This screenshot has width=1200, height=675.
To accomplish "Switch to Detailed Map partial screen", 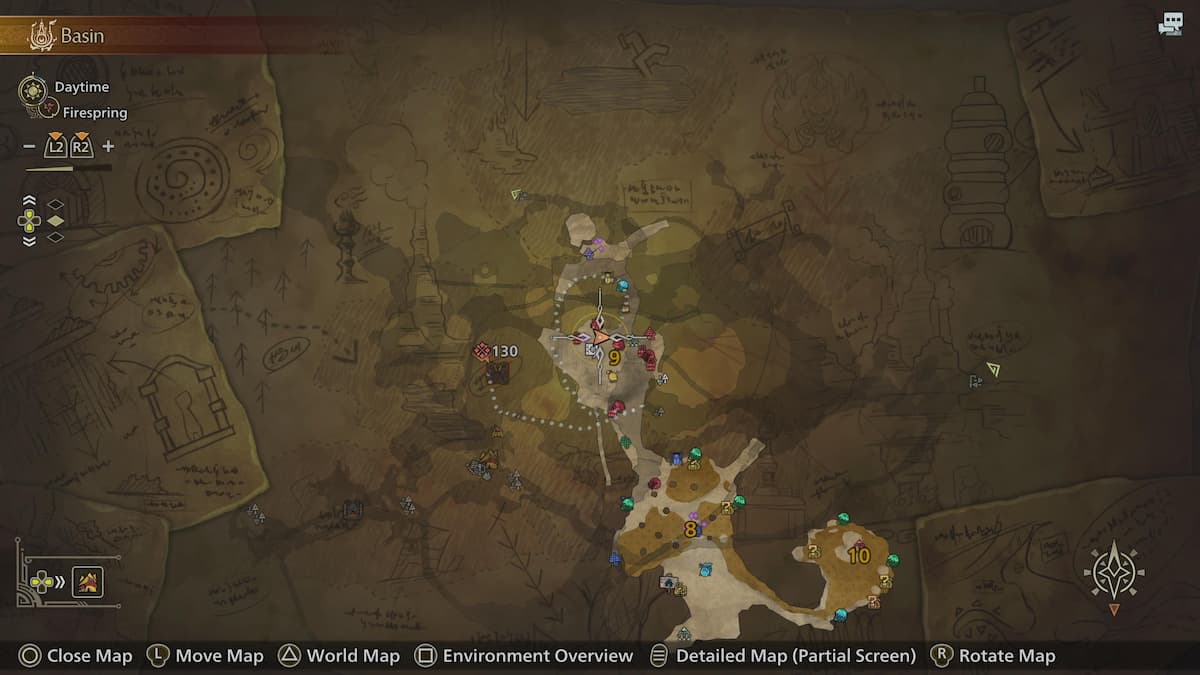I will coord(783,656).
